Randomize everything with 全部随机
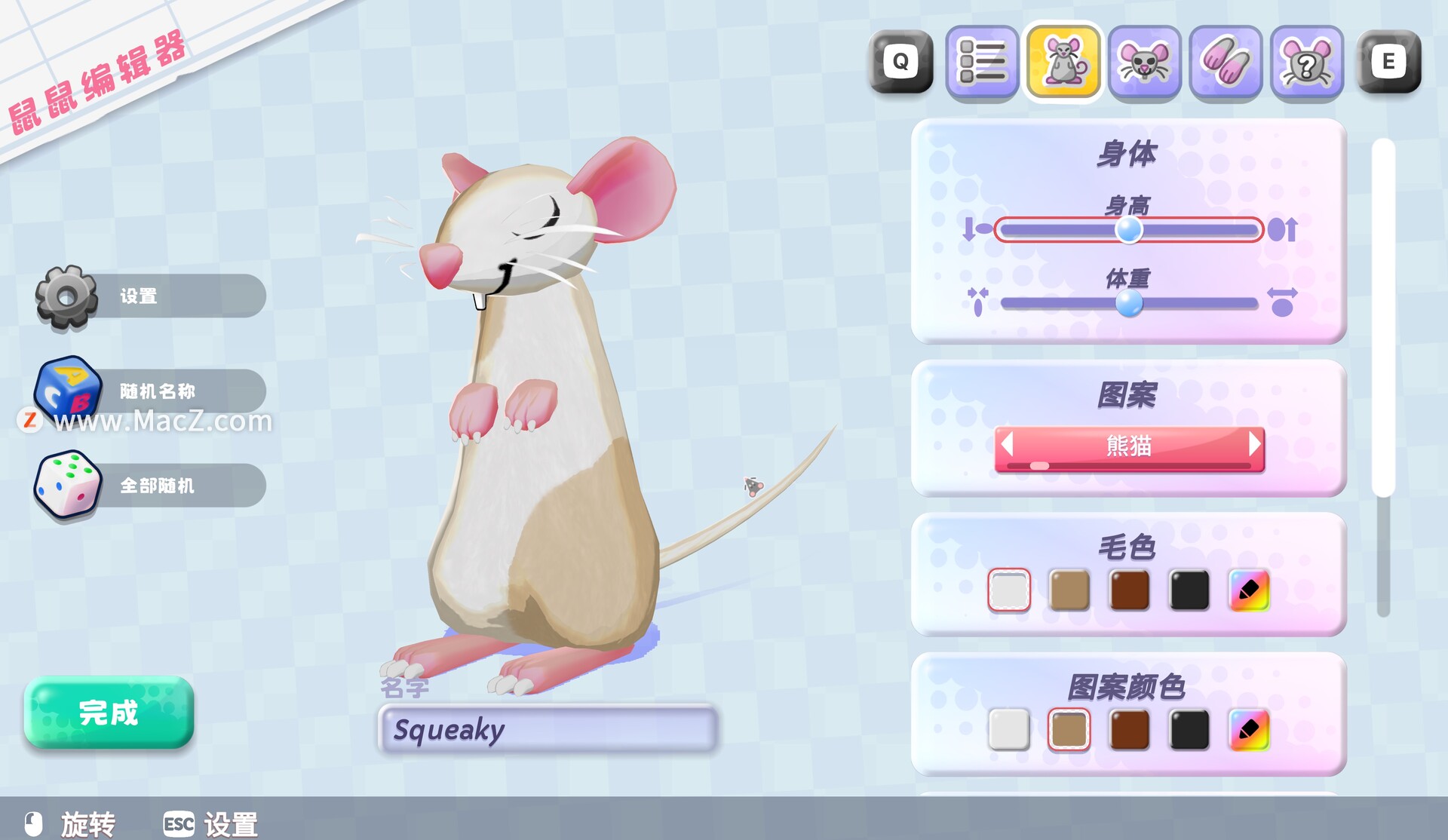Viewport: 1448px width, 840px height. pyautogui.click(x=151, y=486)
